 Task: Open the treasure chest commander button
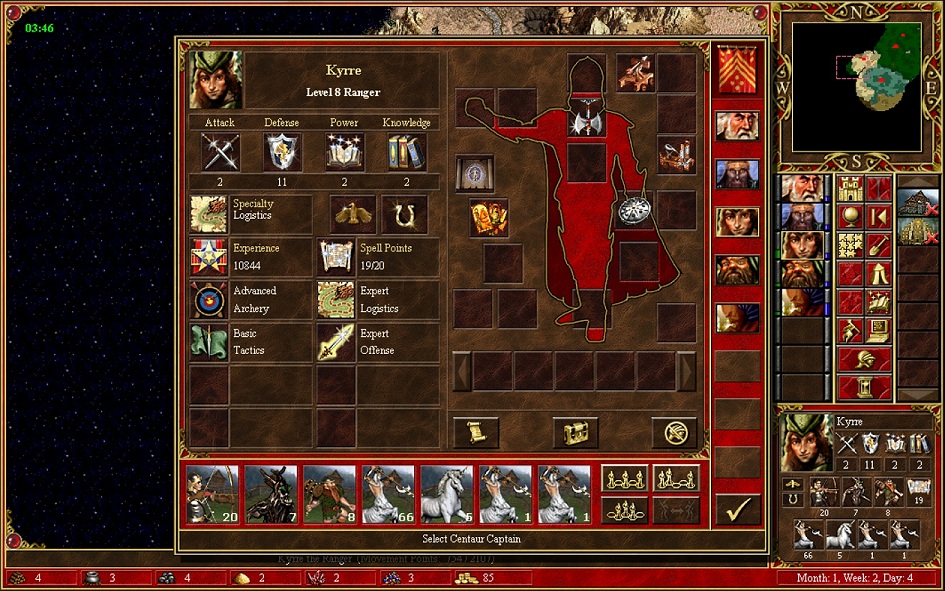pyautogui.click(x=575, y=432)
